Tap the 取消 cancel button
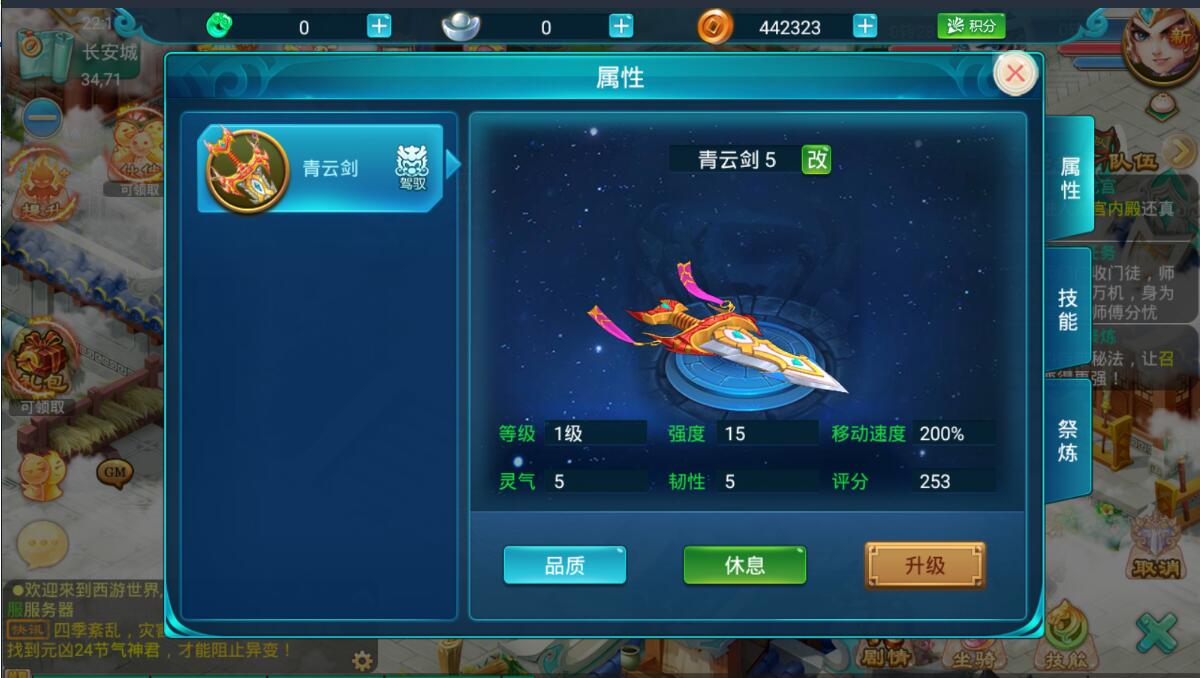The image size is (1200, 678). [1157, 545]
